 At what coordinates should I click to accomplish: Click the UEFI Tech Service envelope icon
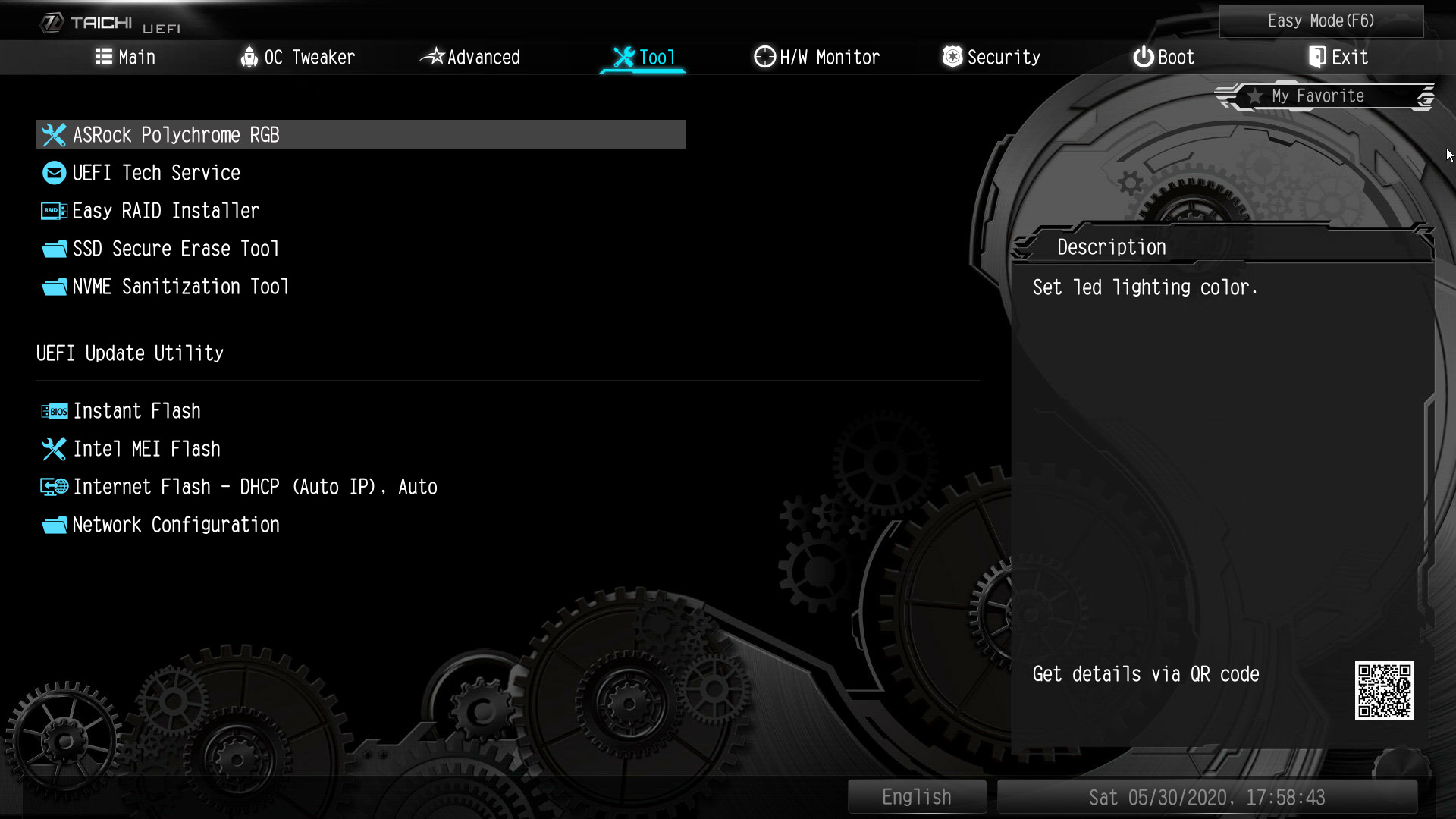(x=53, y=173)
